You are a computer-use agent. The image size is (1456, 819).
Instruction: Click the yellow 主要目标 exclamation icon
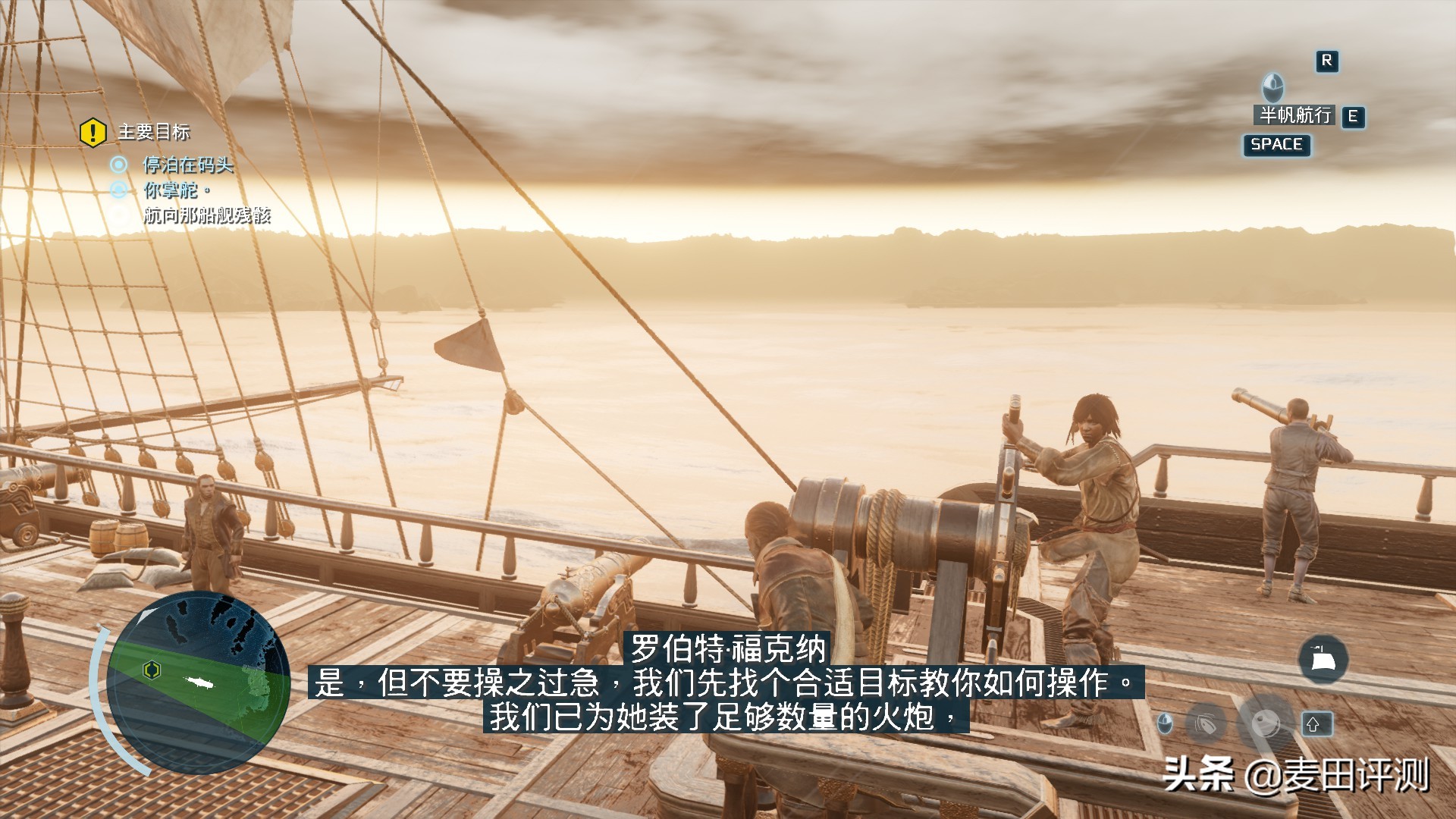click(x=93, y=133)
